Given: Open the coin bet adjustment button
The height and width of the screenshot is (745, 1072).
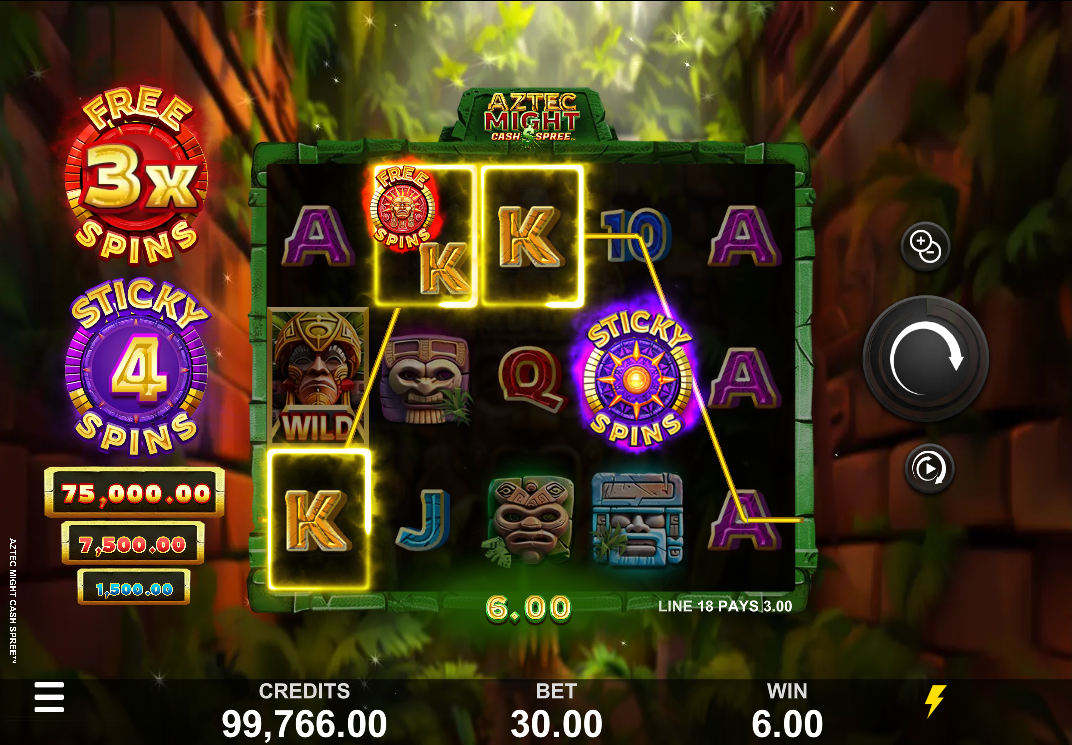Looking at the screenshot, I should tap(924, 246).
